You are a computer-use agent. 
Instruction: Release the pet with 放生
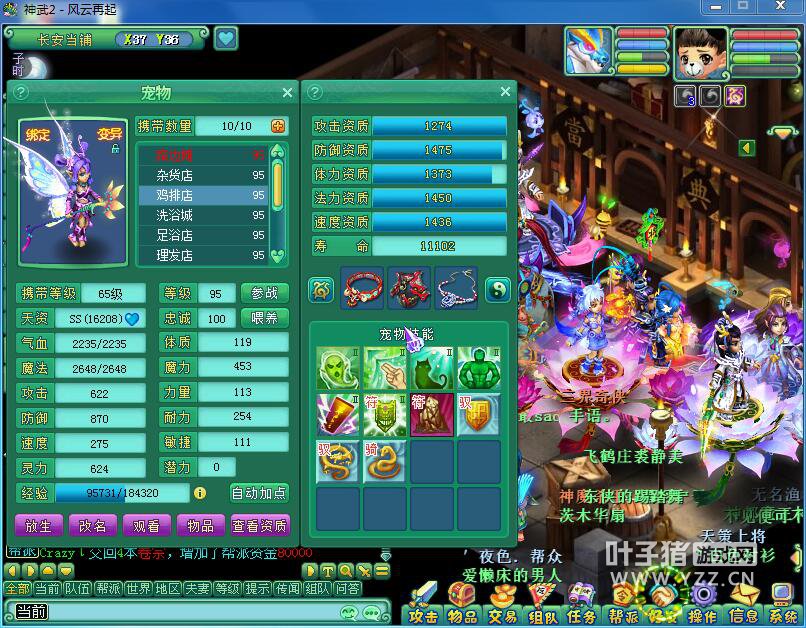39,525
